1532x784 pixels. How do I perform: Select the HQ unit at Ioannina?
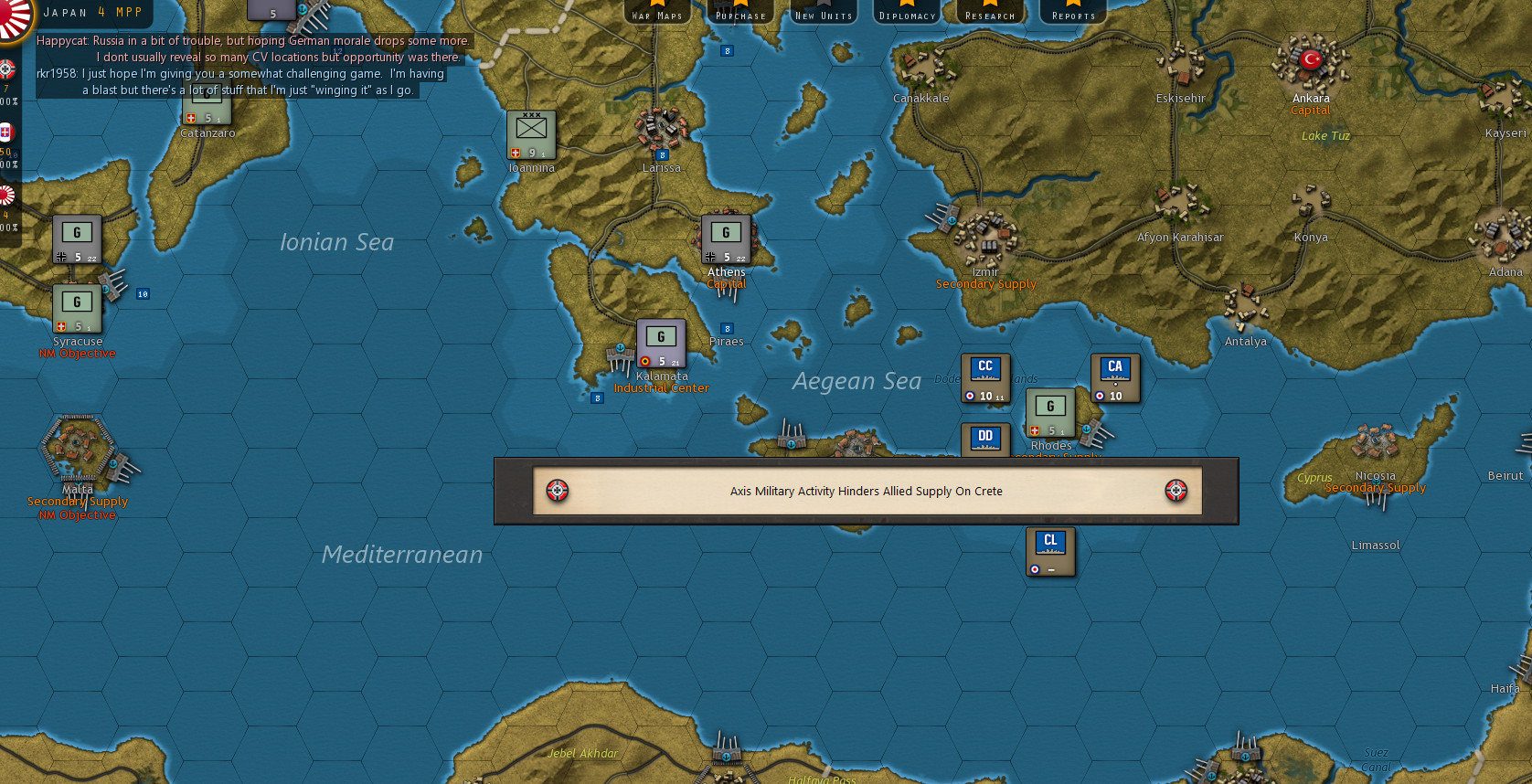(x=530, y=135)
